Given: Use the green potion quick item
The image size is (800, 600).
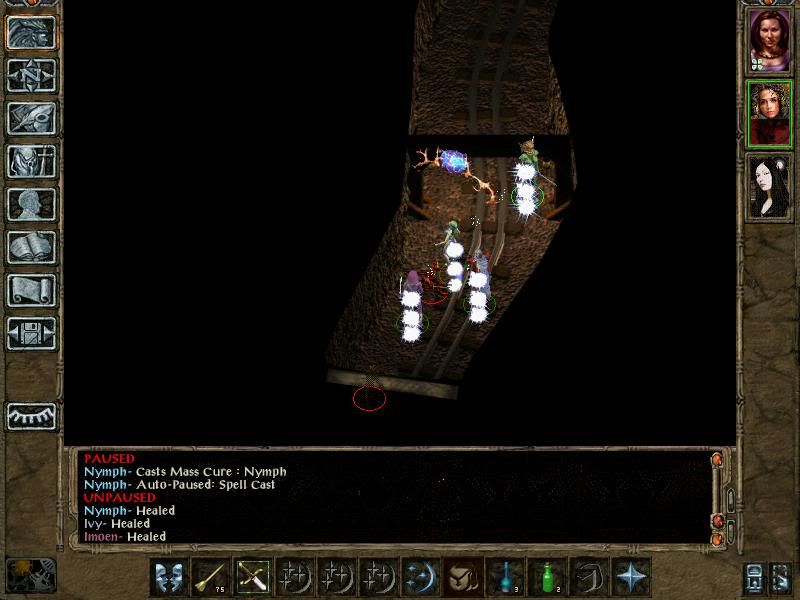Looking at the screenshot, I should 547,577.
